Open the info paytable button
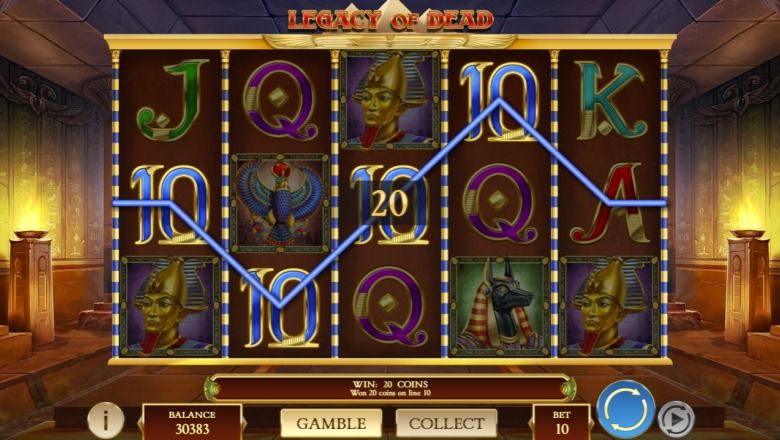Image resolution: width=780 pixels, height=440 pixels. tap(105, 420)
